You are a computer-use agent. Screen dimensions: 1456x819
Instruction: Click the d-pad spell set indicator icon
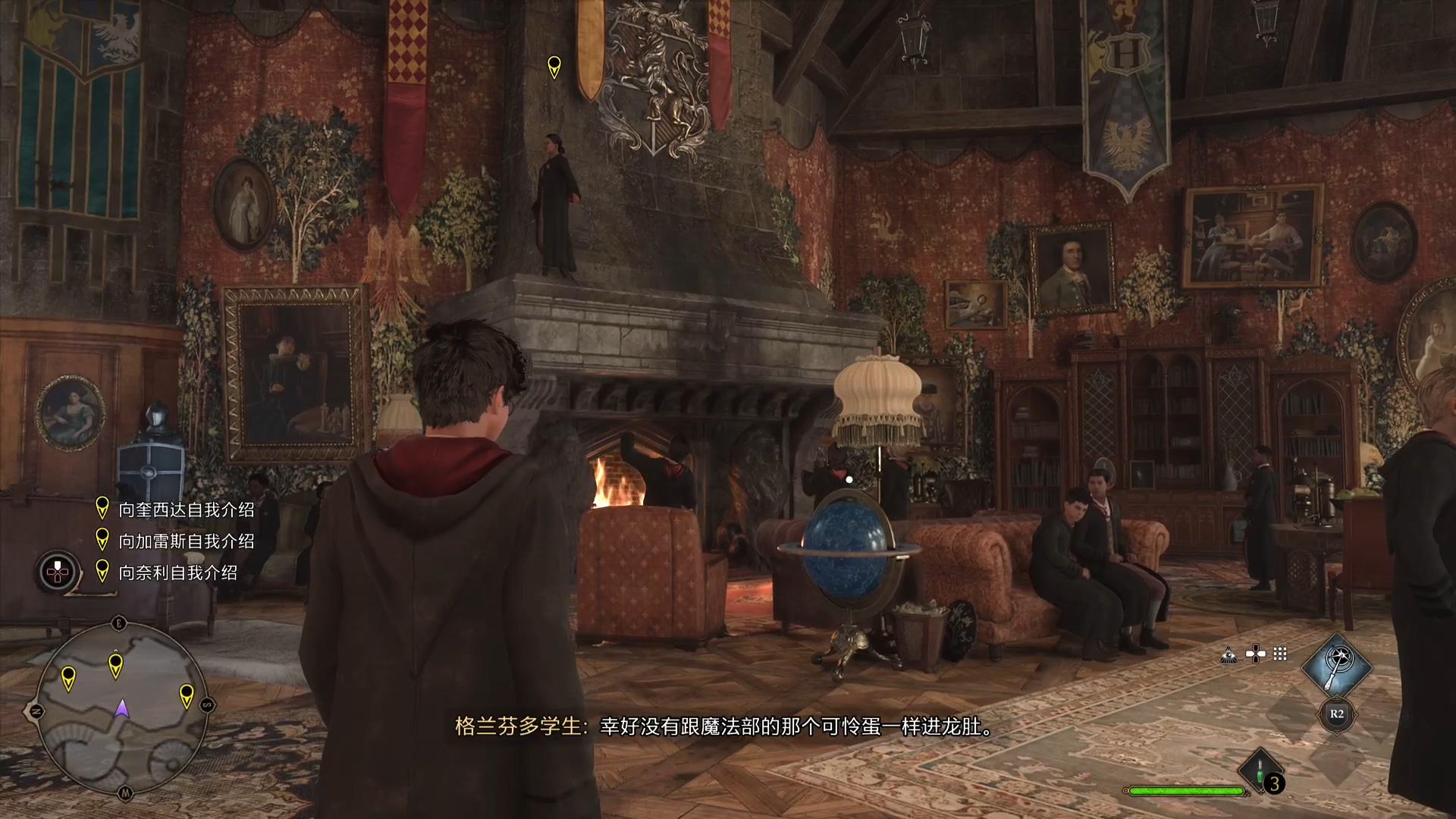coord(1255,654)
